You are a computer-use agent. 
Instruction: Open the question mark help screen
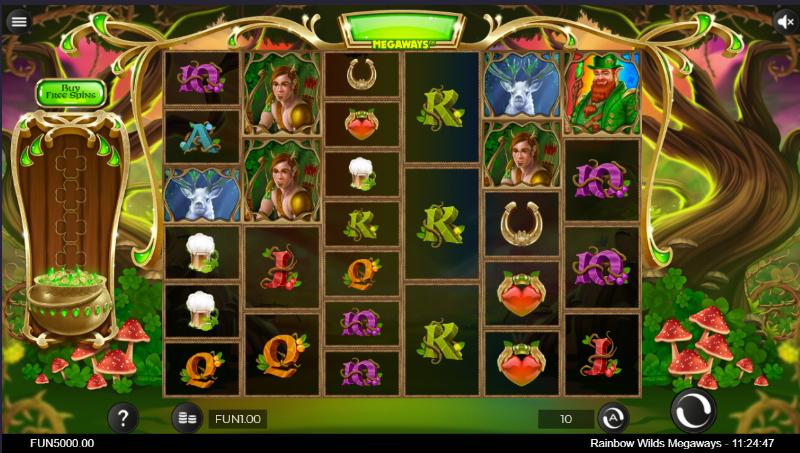pos(123,417)
